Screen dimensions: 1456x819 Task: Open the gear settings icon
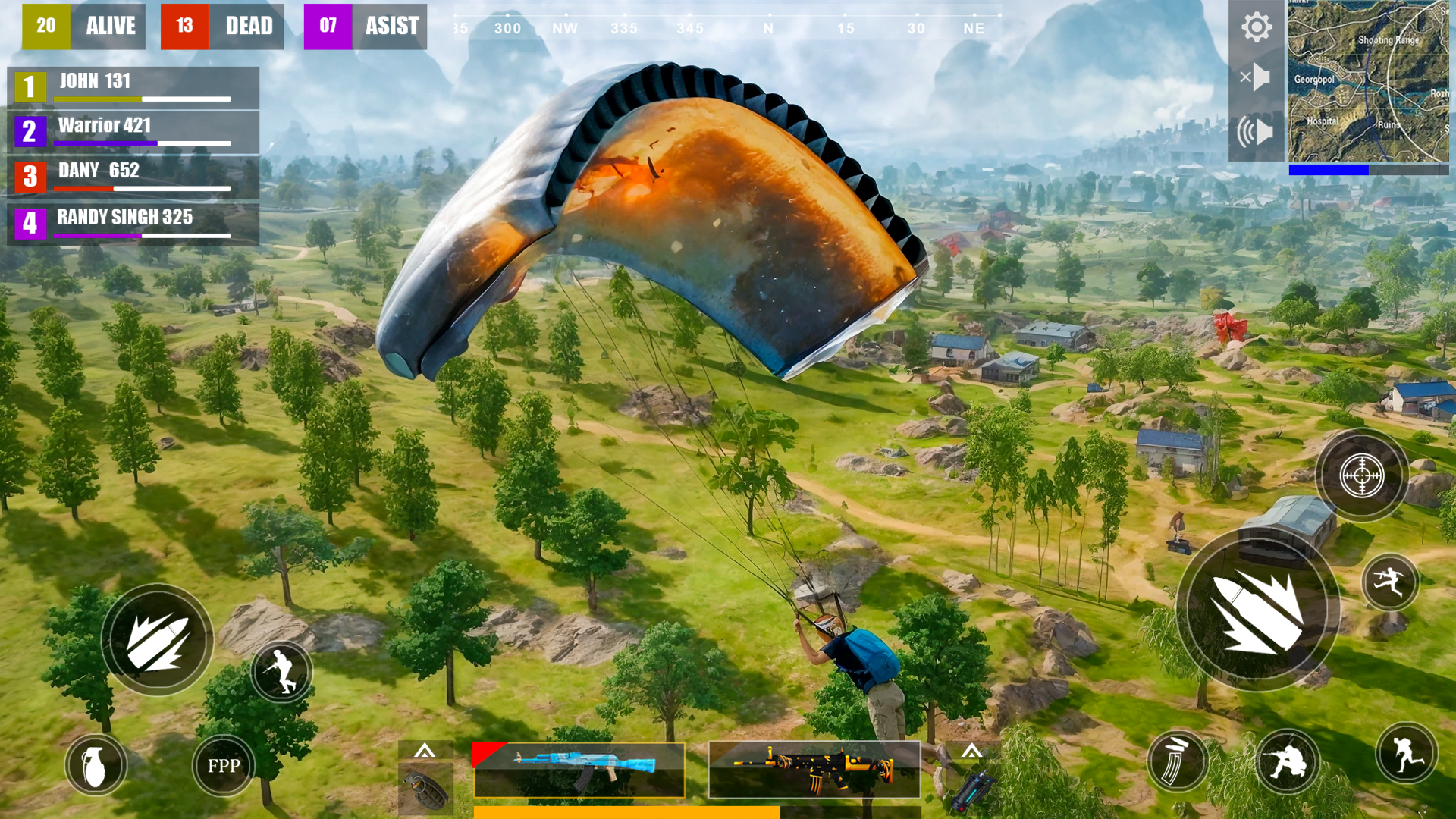[1256, 27]
